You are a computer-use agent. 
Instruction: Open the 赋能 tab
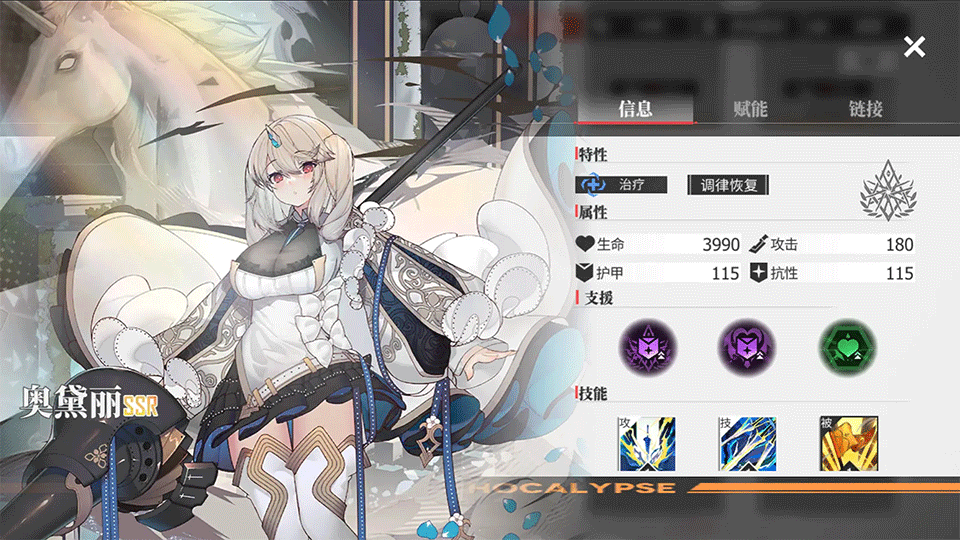pyautogui.click(x=750, y=109)
